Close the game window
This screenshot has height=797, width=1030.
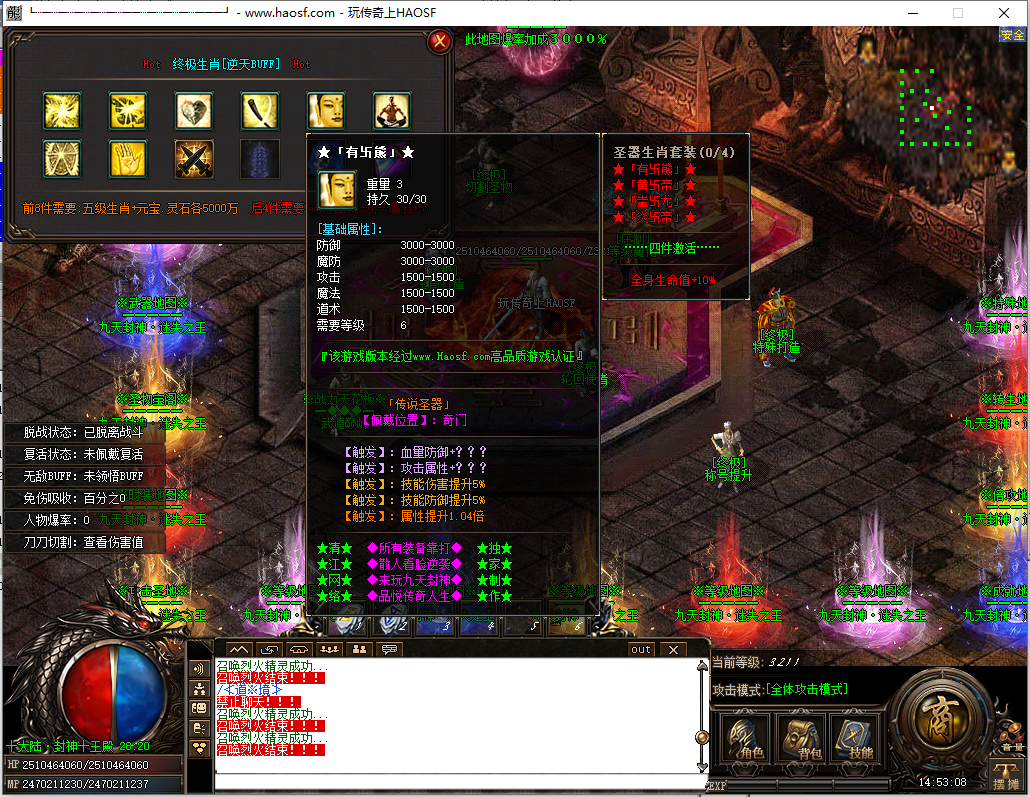pos(1004,13)
